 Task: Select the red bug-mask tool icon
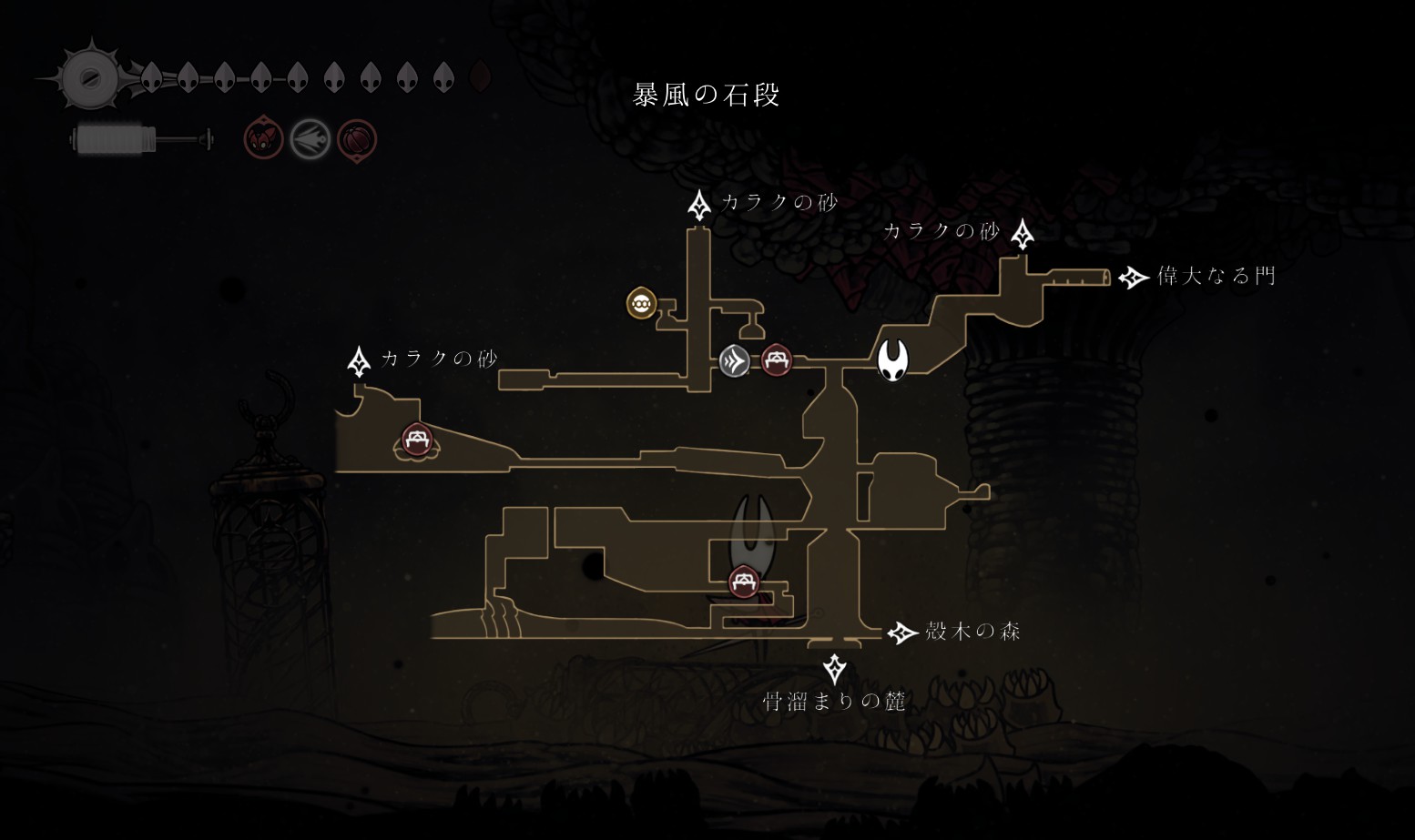263,140
